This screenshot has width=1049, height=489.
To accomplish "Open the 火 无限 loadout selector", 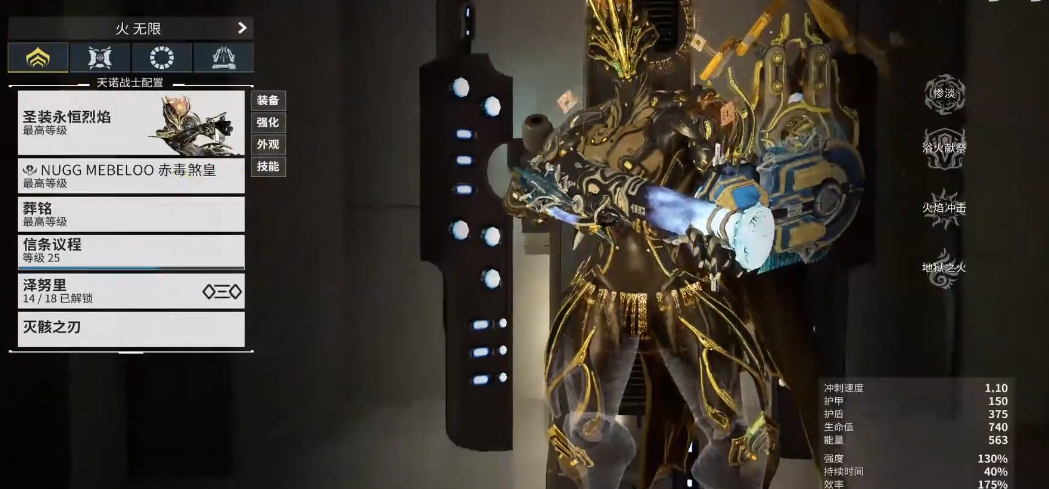I will coord(130,28).
